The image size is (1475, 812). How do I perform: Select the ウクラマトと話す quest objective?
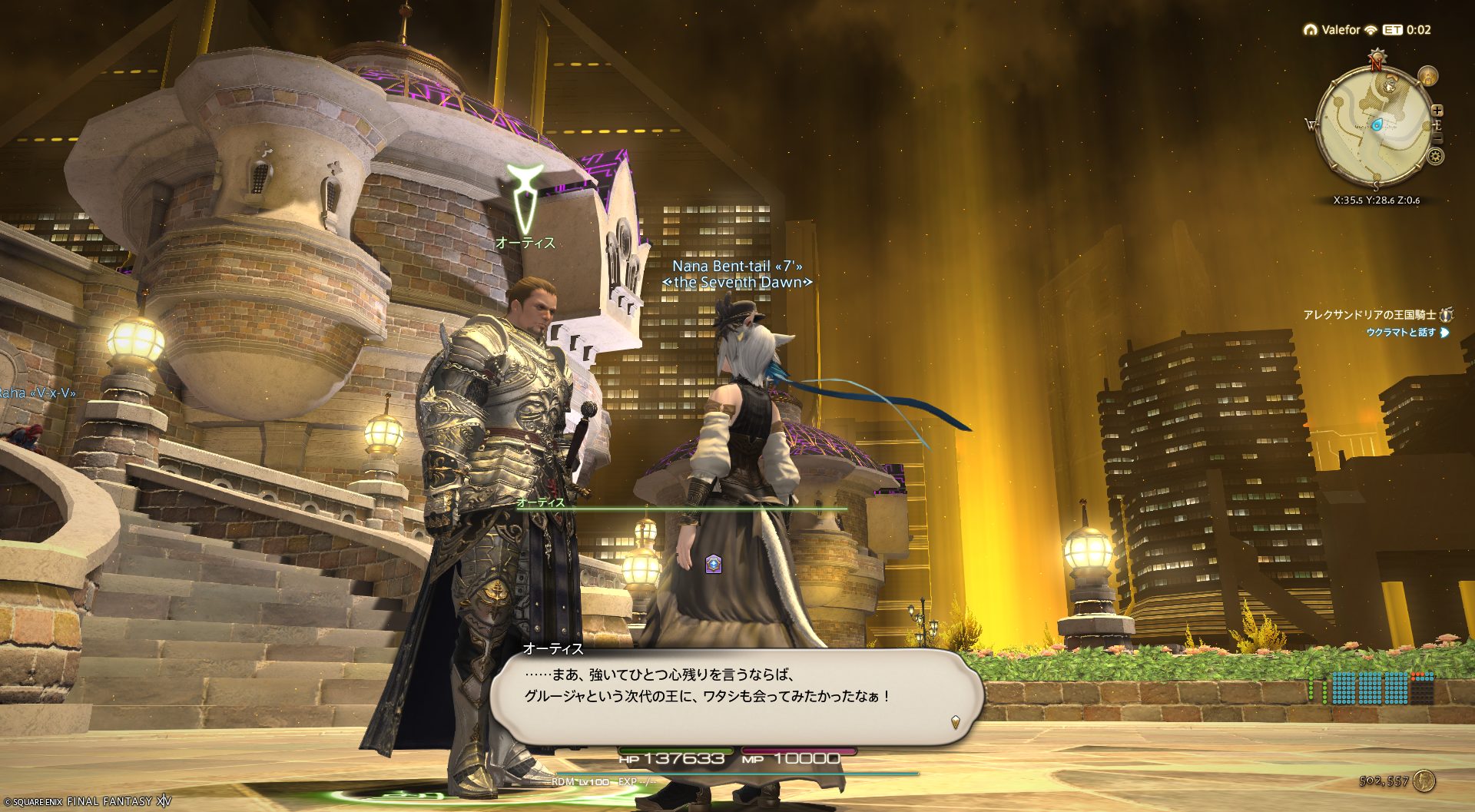1400,333
